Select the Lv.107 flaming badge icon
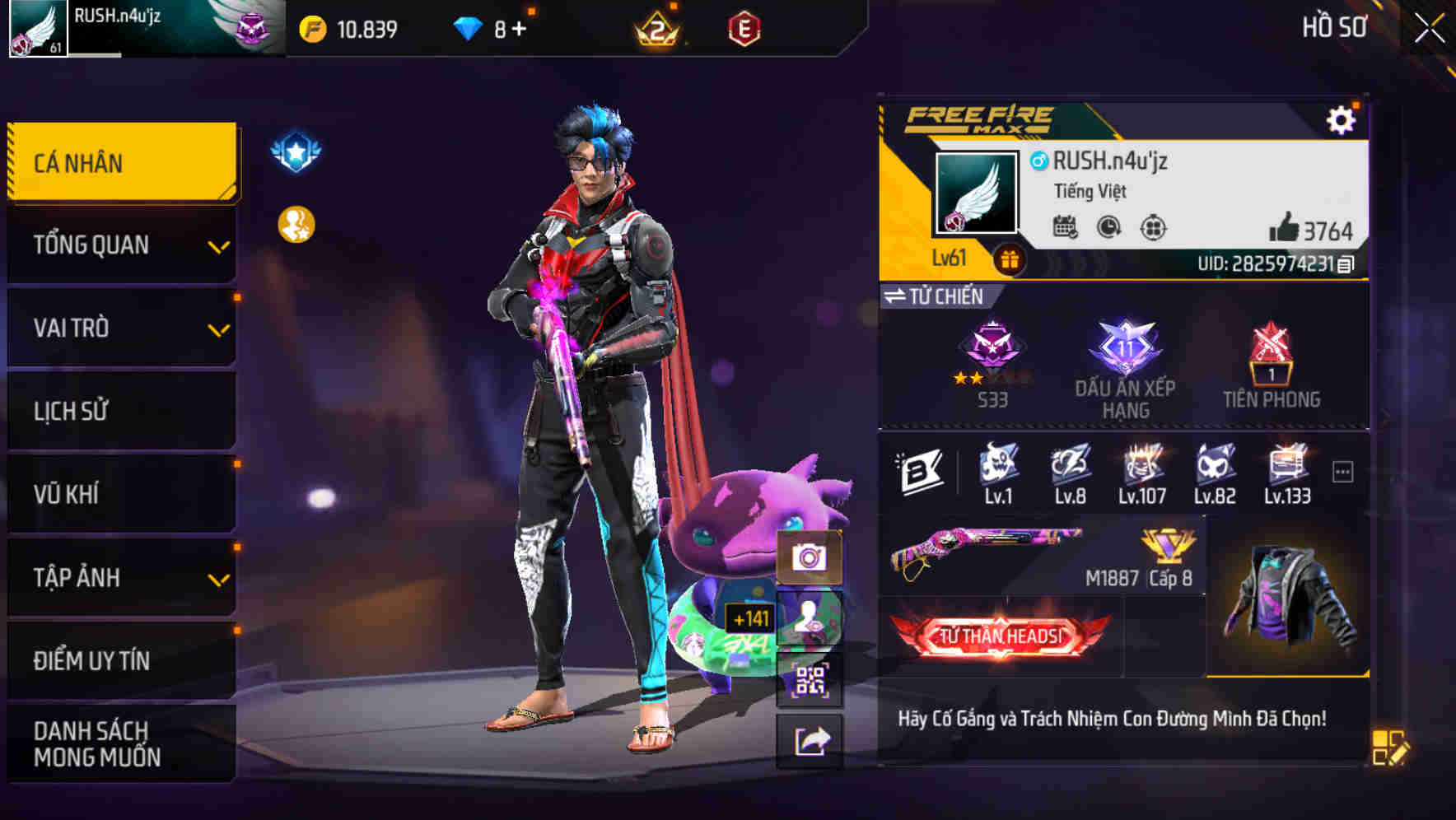This screenshot has height=820, width=1456. pos(1144,469)
